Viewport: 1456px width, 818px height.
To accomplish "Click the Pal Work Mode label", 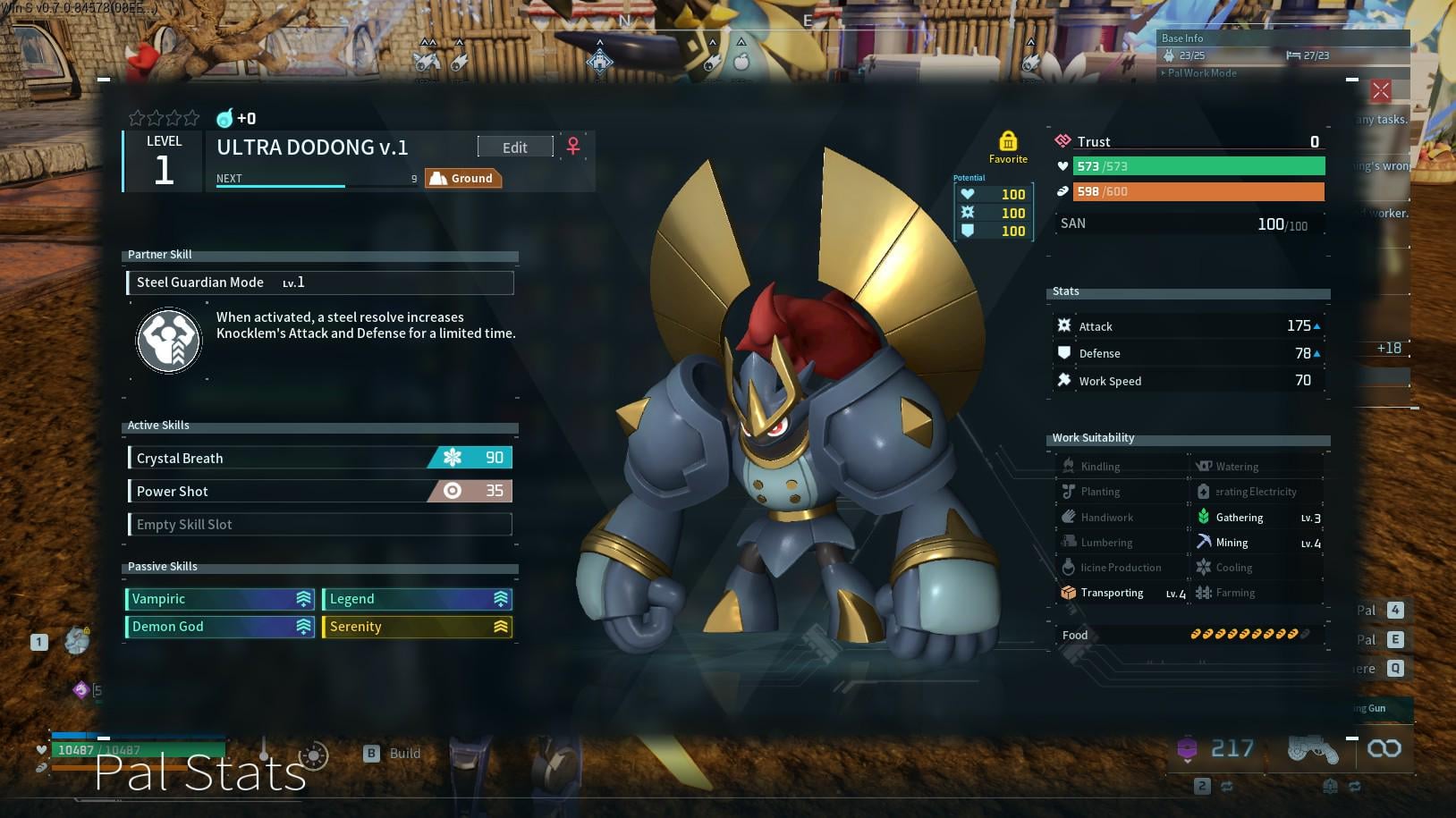I will (x=1201, y=73).
